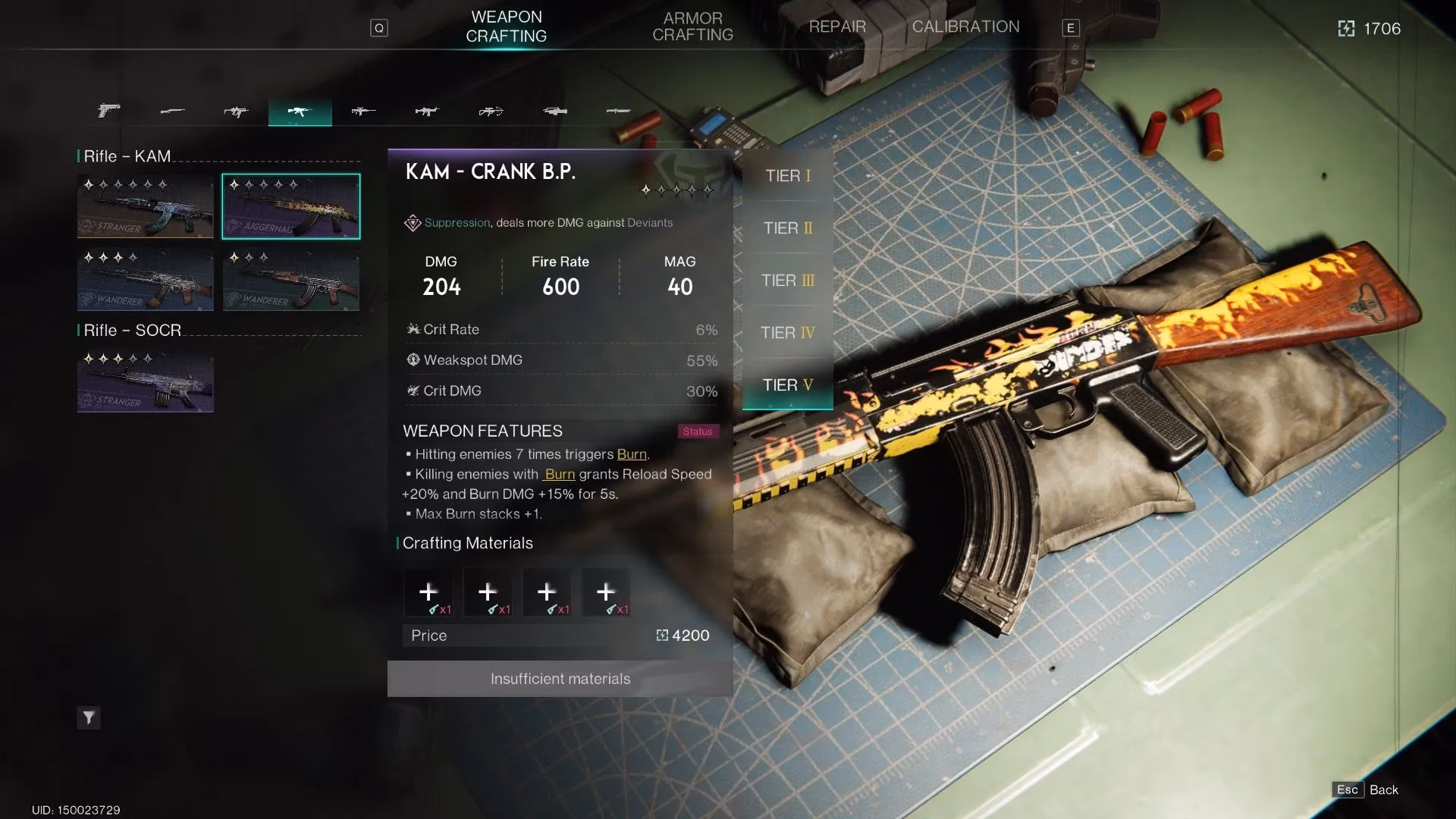This screenshot has height=819, width=1456.
Task: Switch to Tier I
Action: tap(788, 176)
